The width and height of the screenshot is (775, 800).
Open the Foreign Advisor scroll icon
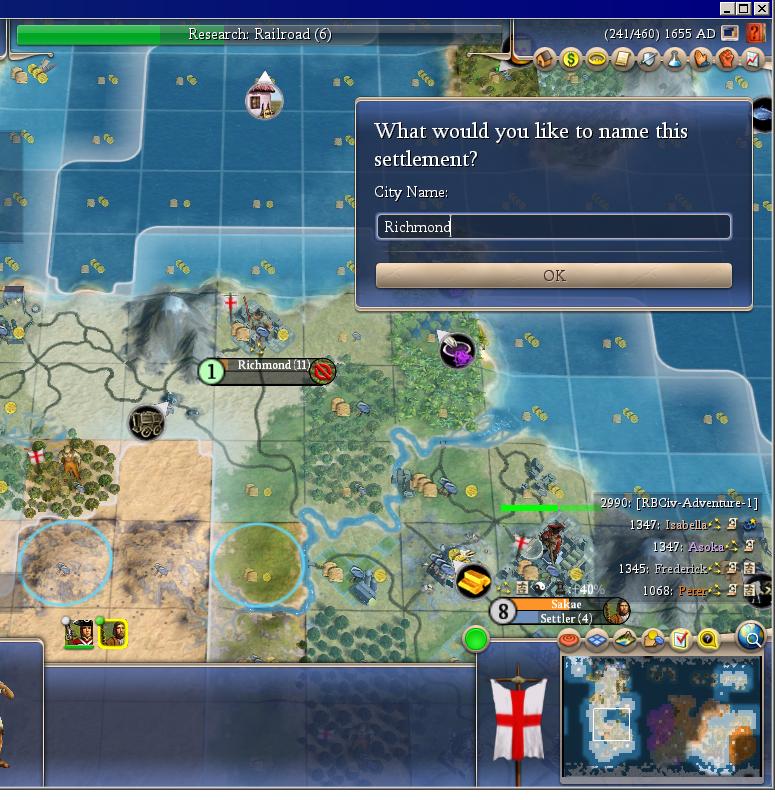pos(623,60)
